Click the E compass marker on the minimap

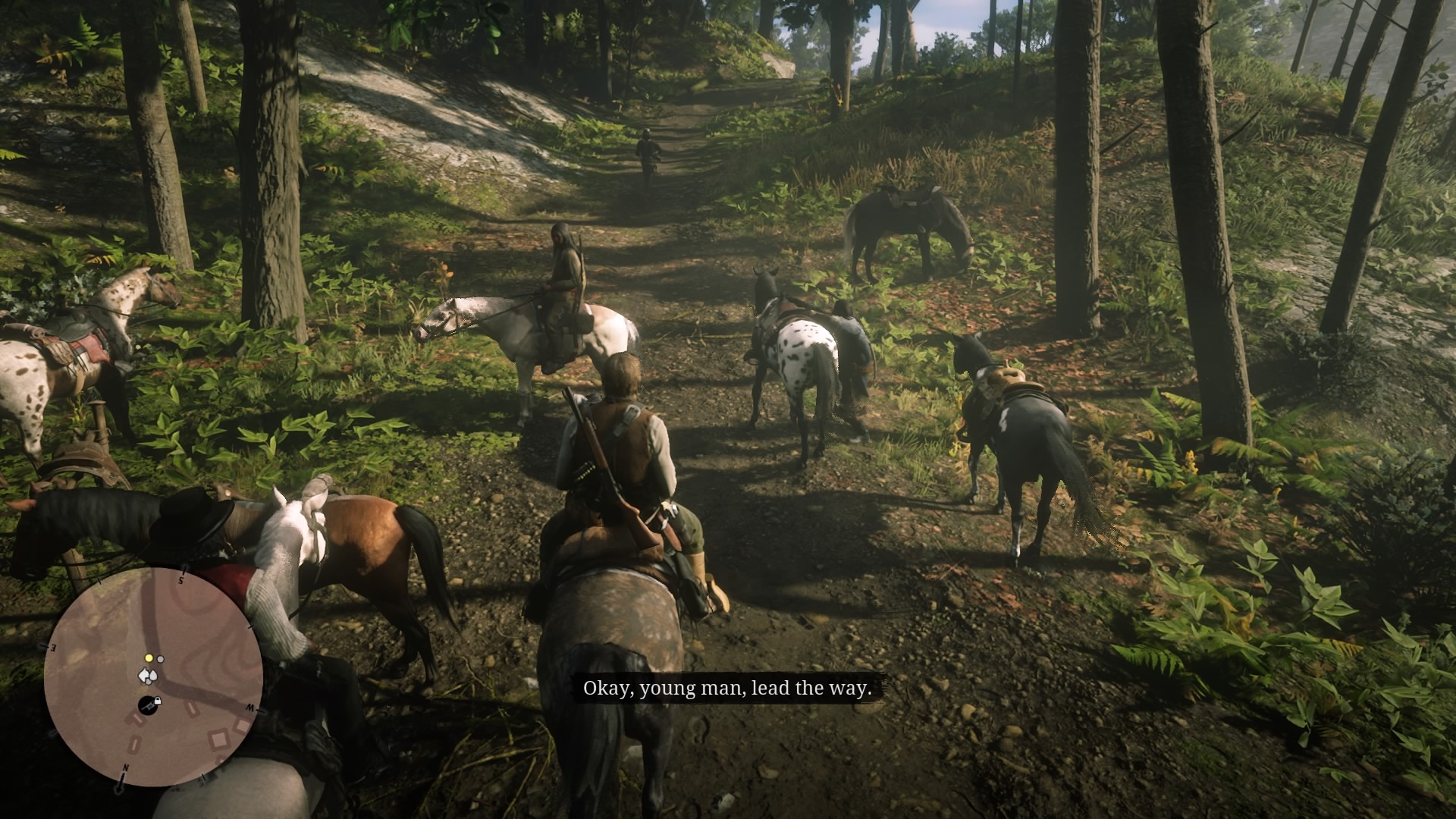(x=52, y=647)
